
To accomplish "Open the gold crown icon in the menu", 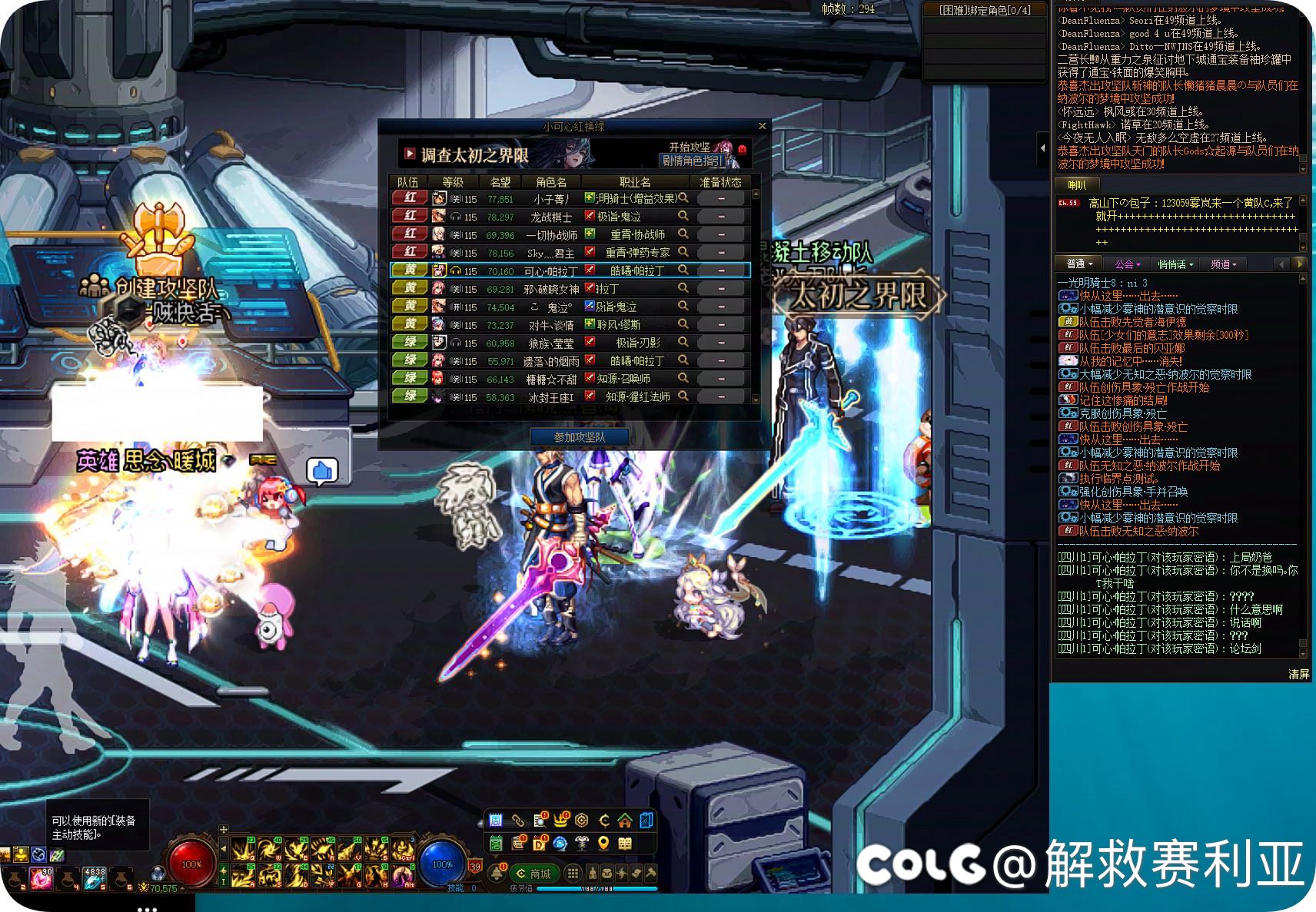I will tap(560, 820).
